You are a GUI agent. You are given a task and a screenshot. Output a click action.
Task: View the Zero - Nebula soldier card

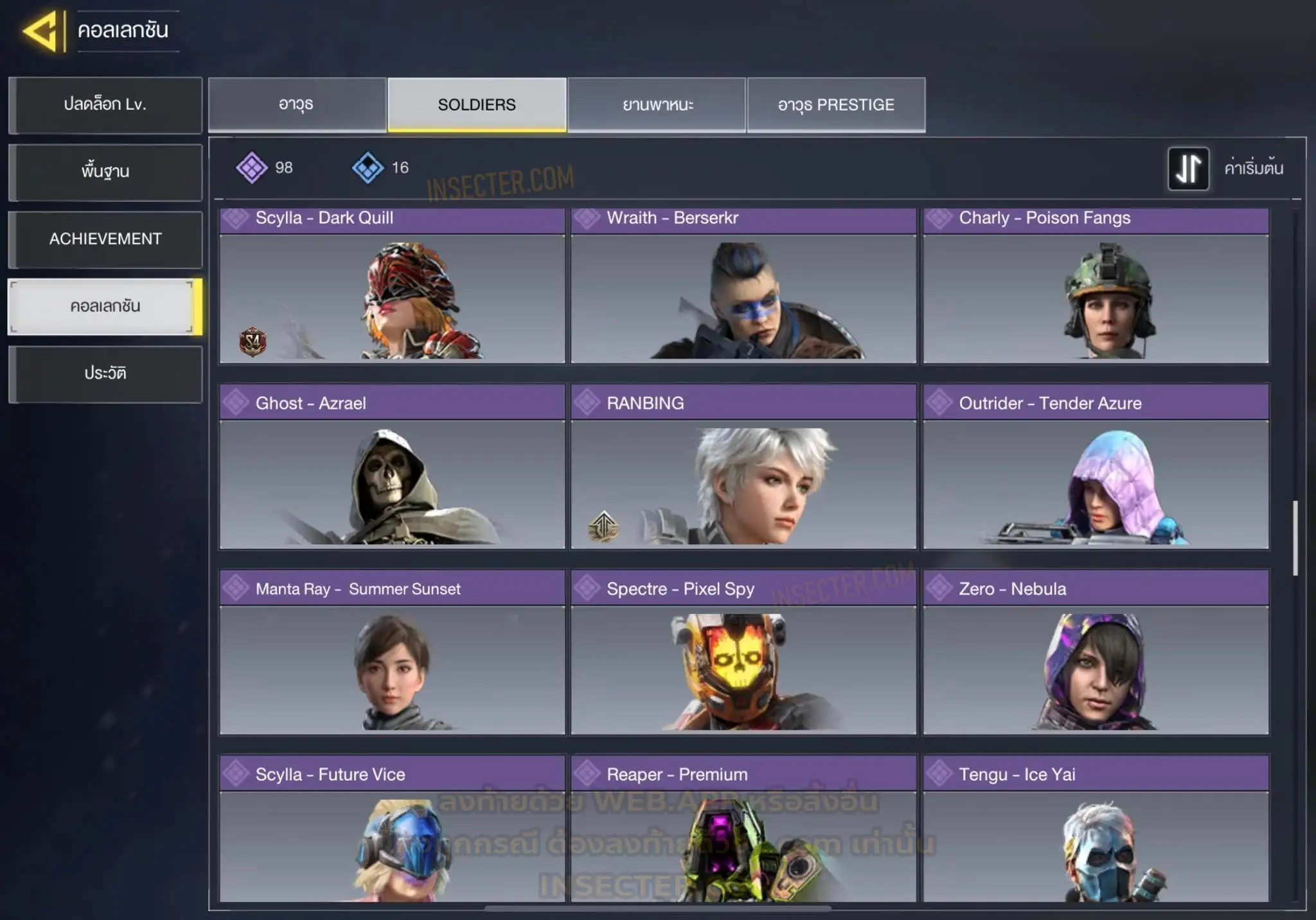tap(1096, 652)
